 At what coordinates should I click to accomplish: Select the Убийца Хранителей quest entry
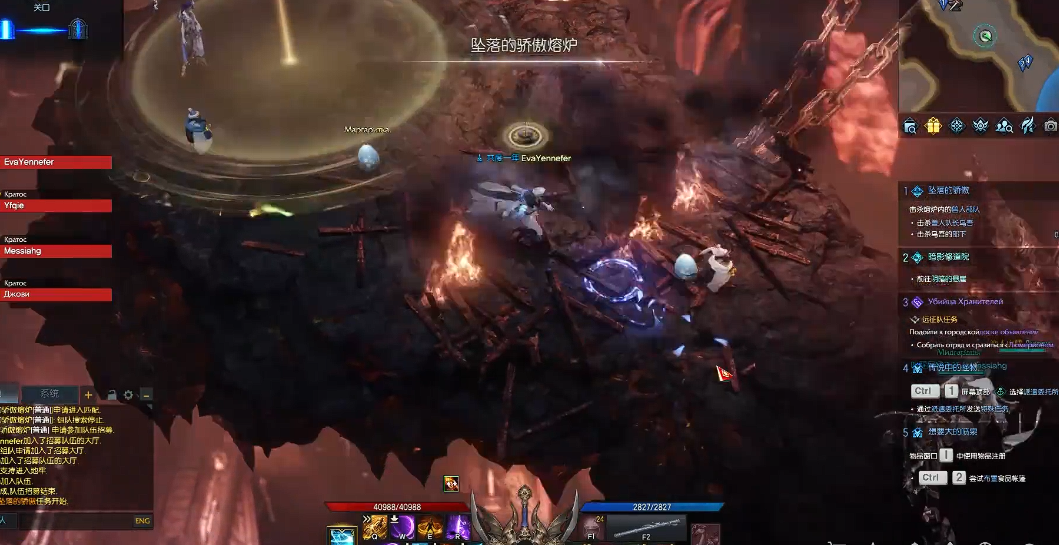tap(965, 301)
